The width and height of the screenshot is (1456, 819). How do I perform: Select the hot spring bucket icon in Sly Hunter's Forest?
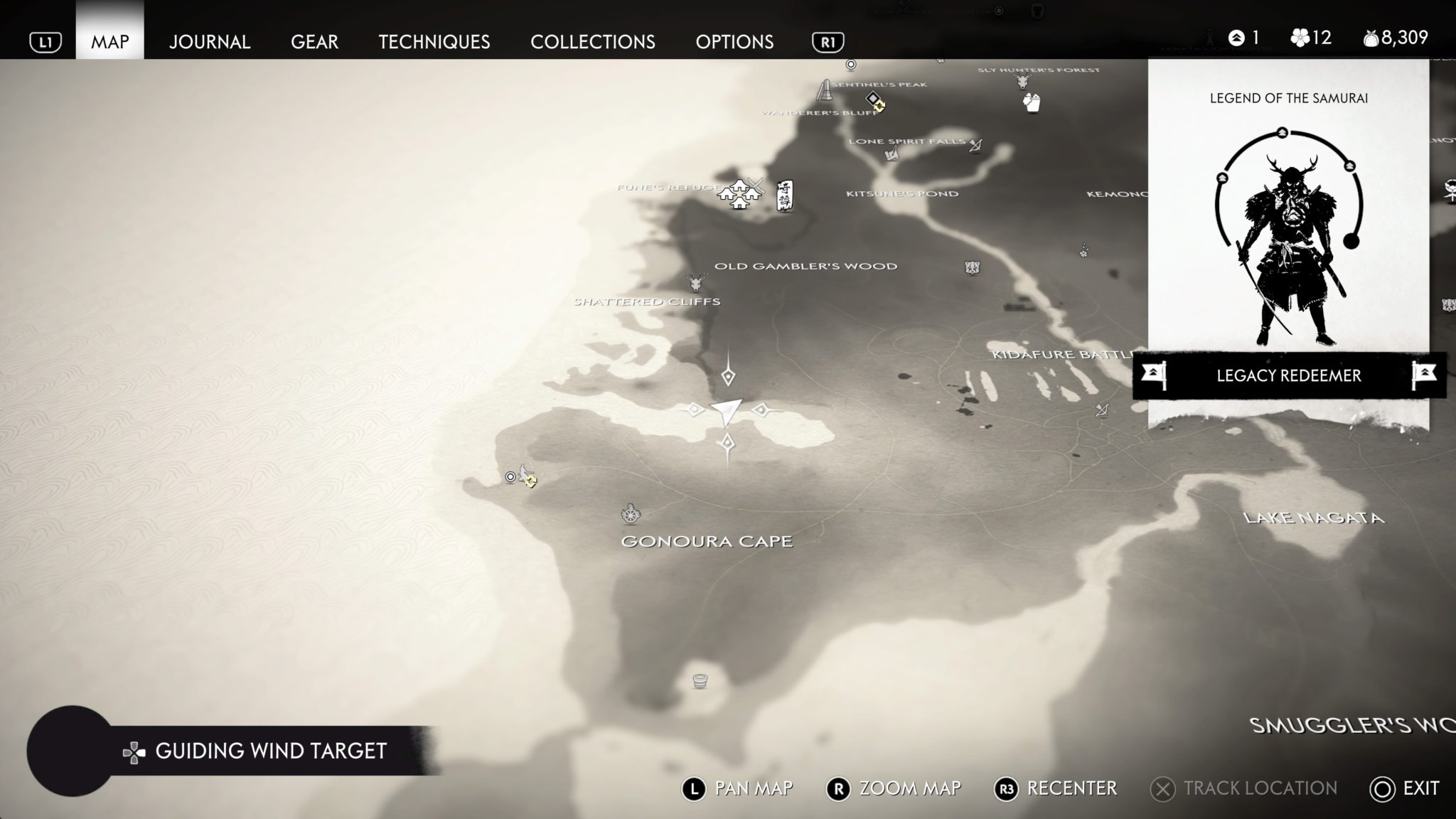tap(1031, 104)
